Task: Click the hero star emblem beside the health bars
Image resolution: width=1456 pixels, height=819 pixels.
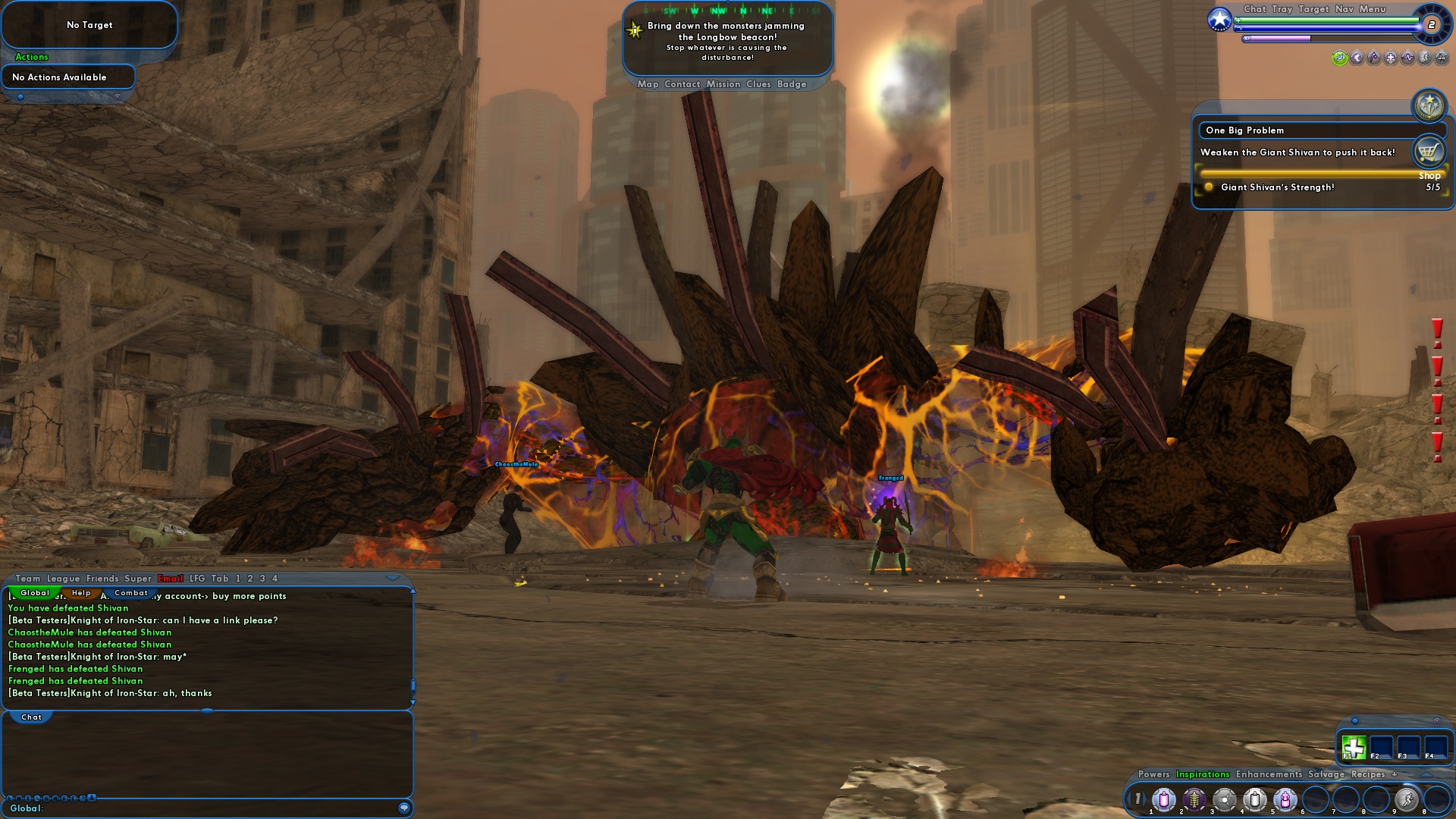Action: pyautogui.click(x=1219, y=20)
